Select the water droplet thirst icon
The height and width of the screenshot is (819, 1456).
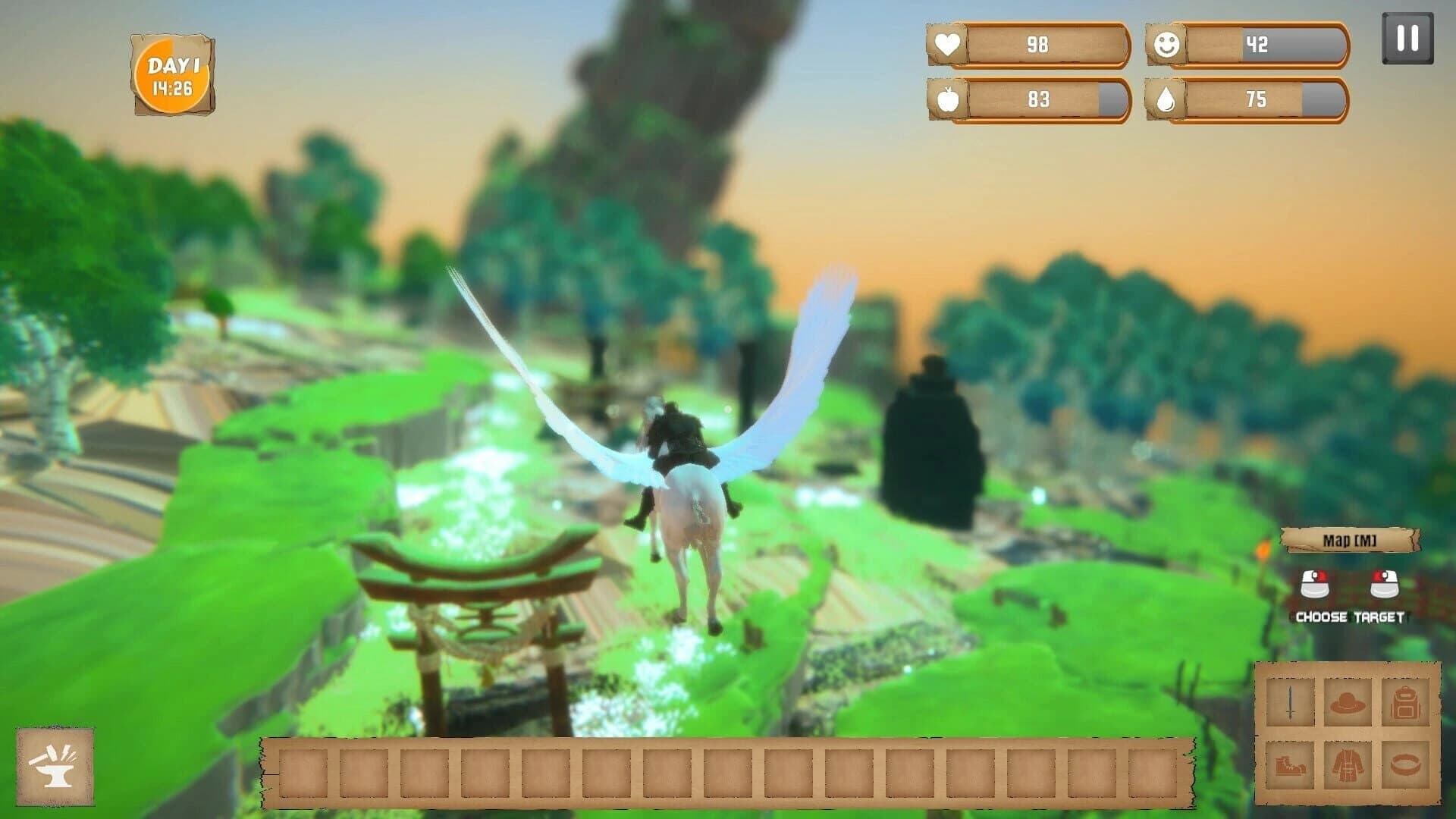point(1168,99)
